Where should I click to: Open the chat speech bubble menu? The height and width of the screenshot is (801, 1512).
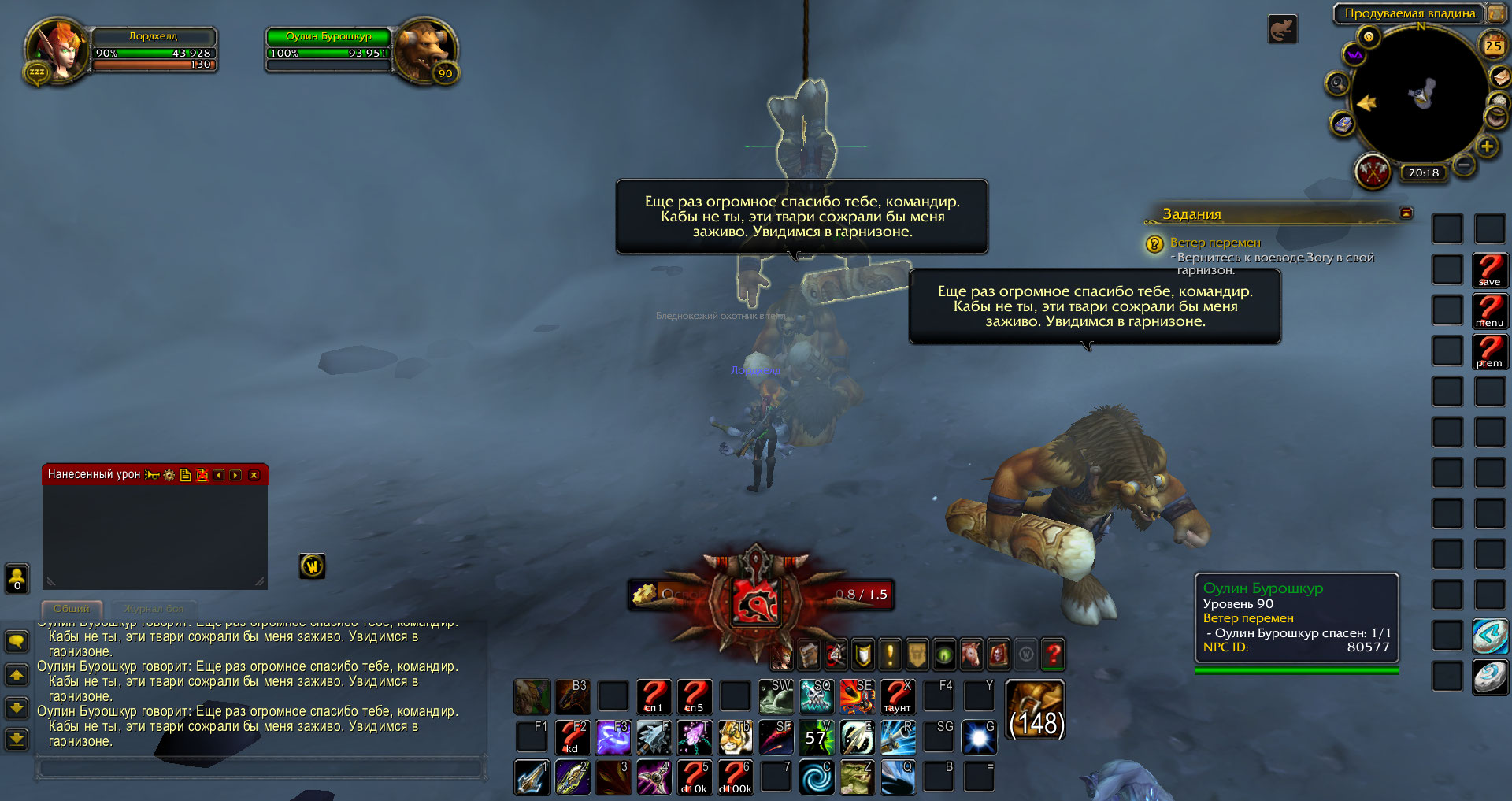click(x=17, y=642)
